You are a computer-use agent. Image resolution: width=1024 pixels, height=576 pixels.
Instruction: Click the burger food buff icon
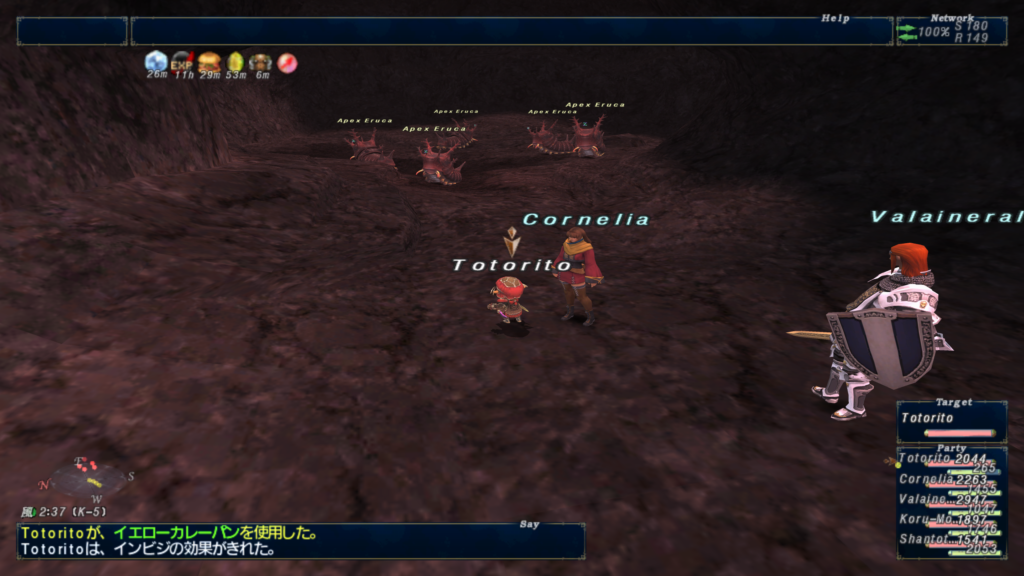[x=208, y=61]
